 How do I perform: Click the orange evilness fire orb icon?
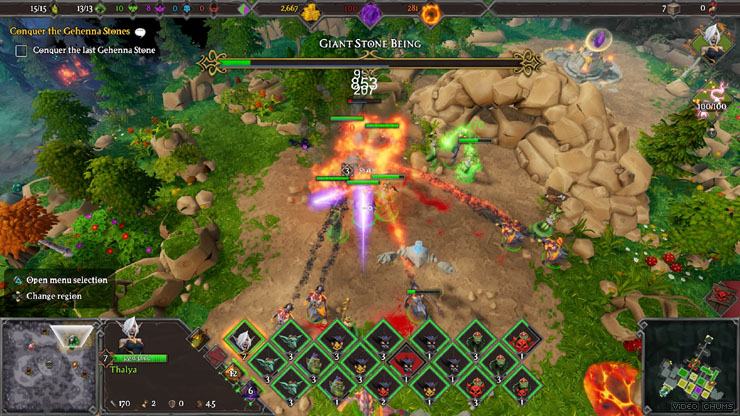(x=431, y=12)
